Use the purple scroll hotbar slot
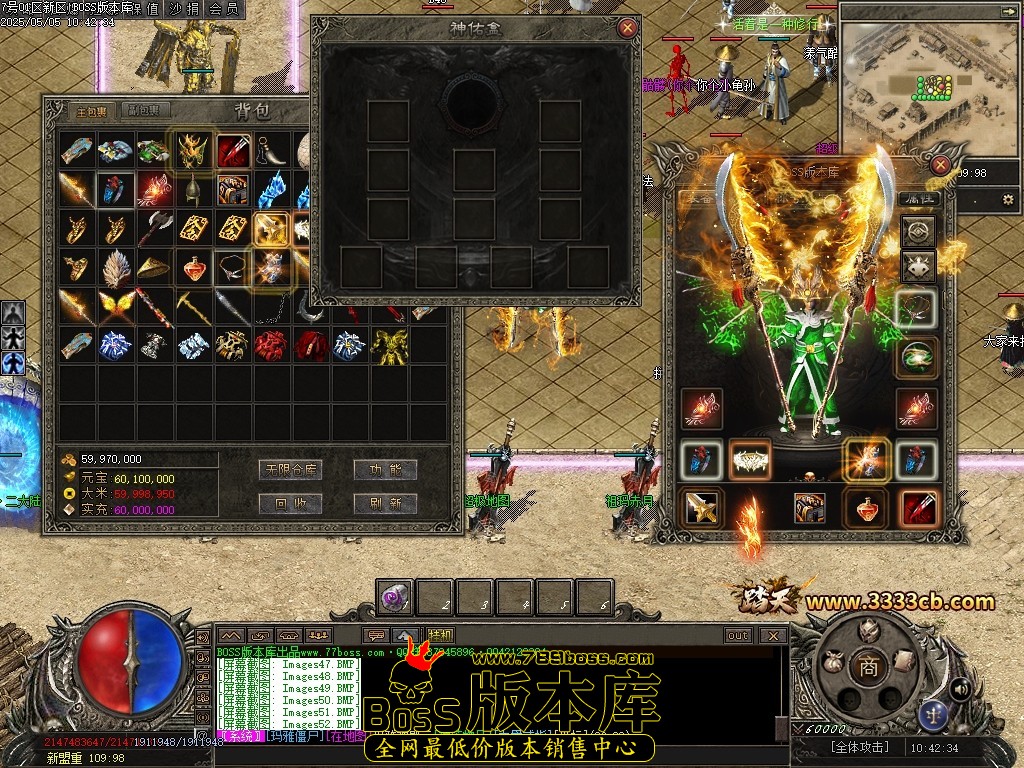Viewport: 1024px width, 768px height. (x=394, y=597)
